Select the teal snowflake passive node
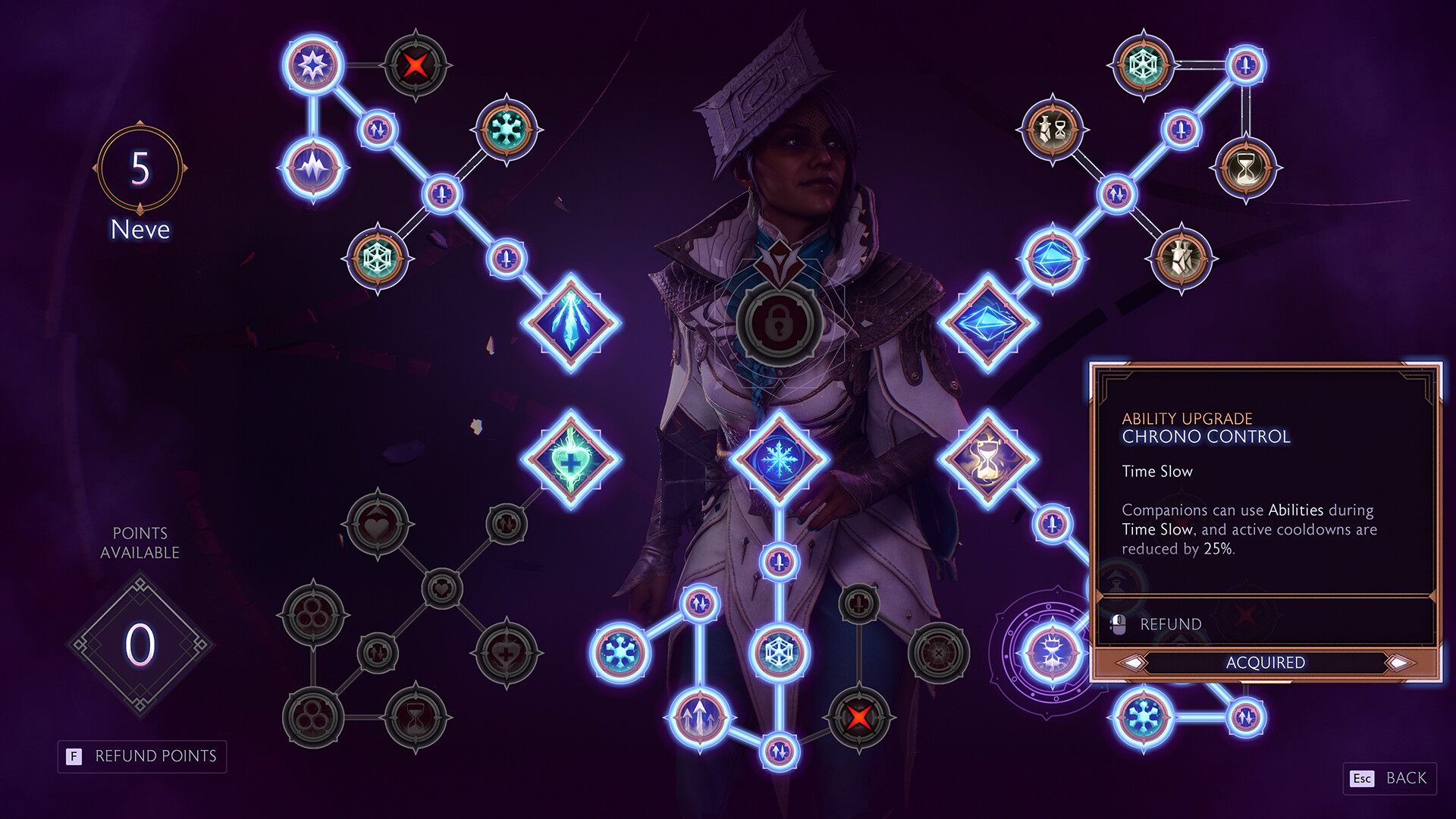This screenshot has width=1456, height=819. [x=507, y=129]
